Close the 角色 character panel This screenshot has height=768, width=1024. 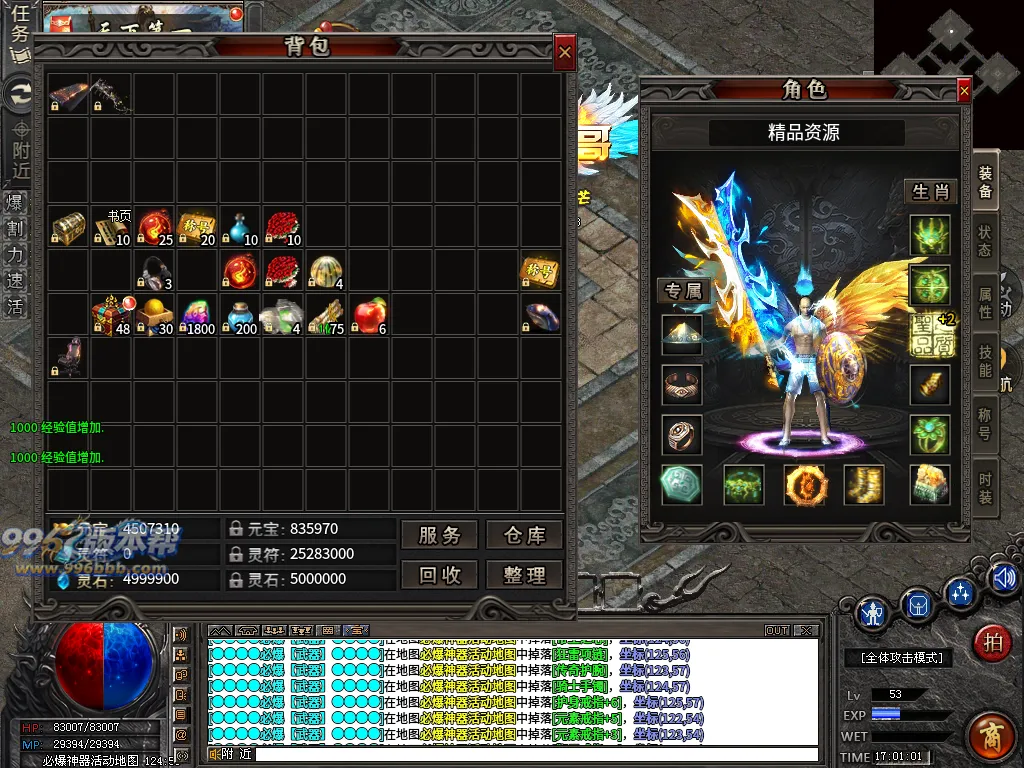964,91
